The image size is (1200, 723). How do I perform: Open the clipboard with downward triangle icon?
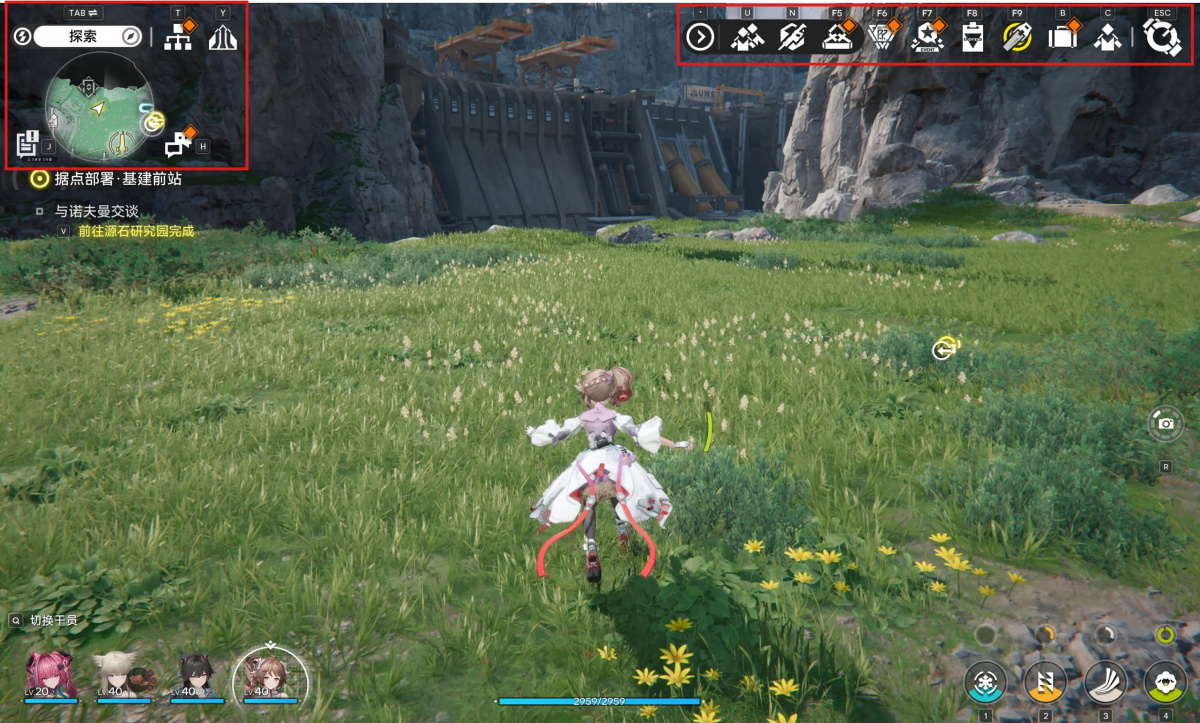coord(972,38)
